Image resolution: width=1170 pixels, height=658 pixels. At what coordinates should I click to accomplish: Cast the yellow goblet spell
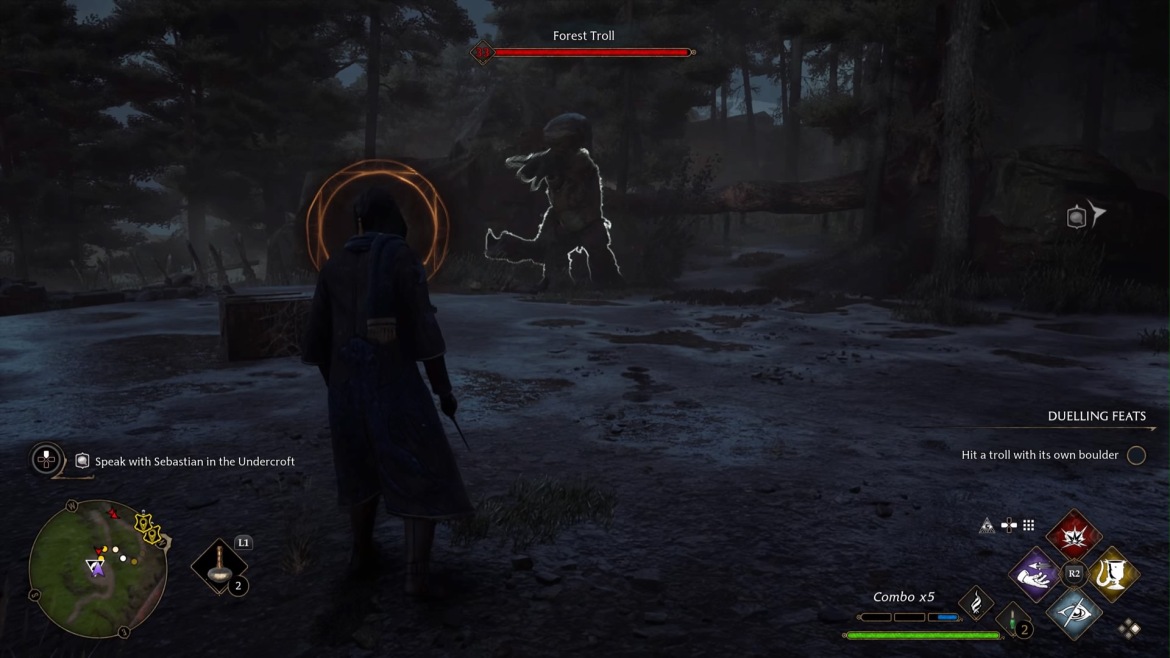tap(1112, 574)
